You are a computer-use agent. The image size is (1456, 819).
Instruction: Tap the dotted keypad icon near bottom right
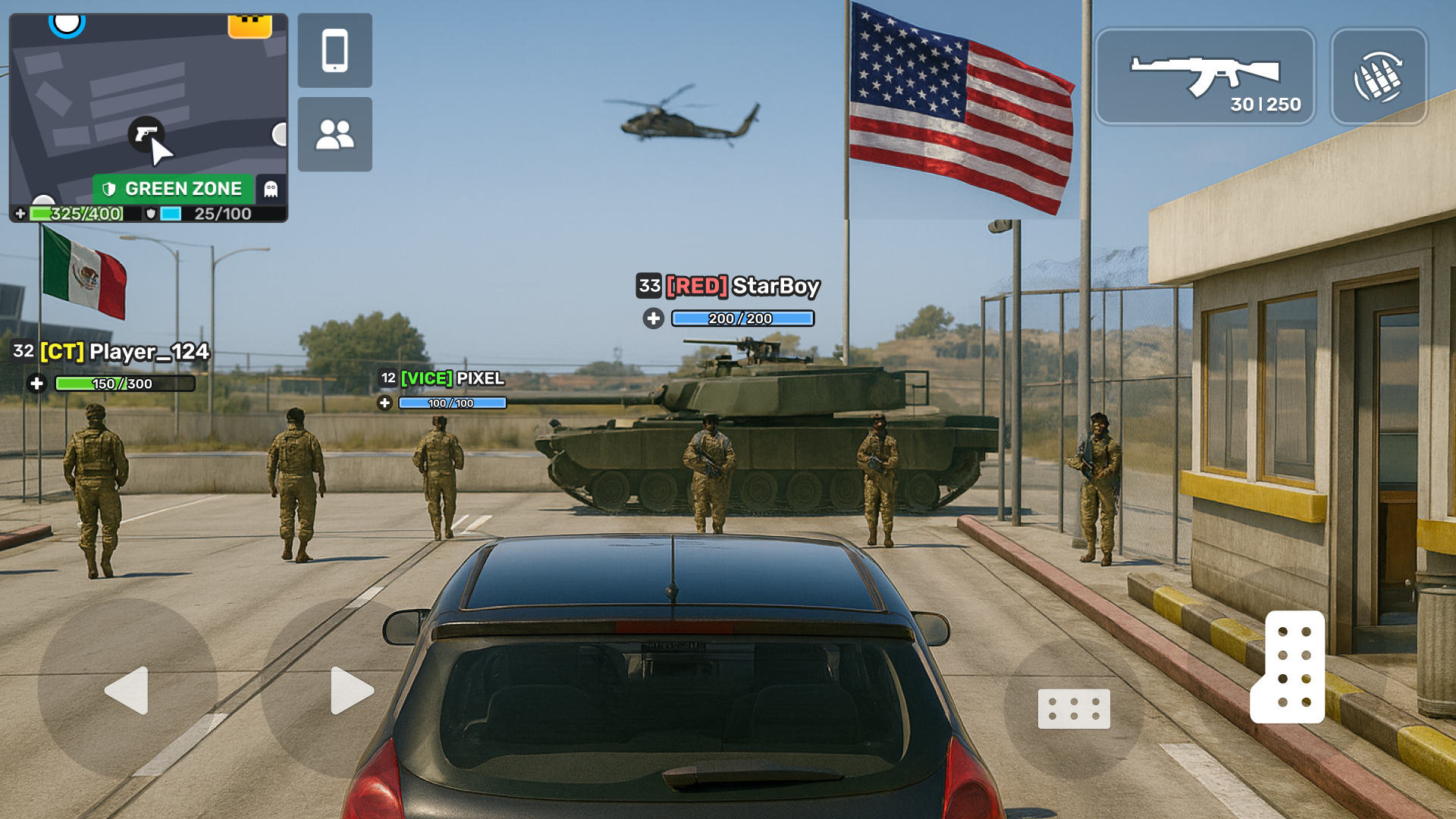coord(1074,708)
